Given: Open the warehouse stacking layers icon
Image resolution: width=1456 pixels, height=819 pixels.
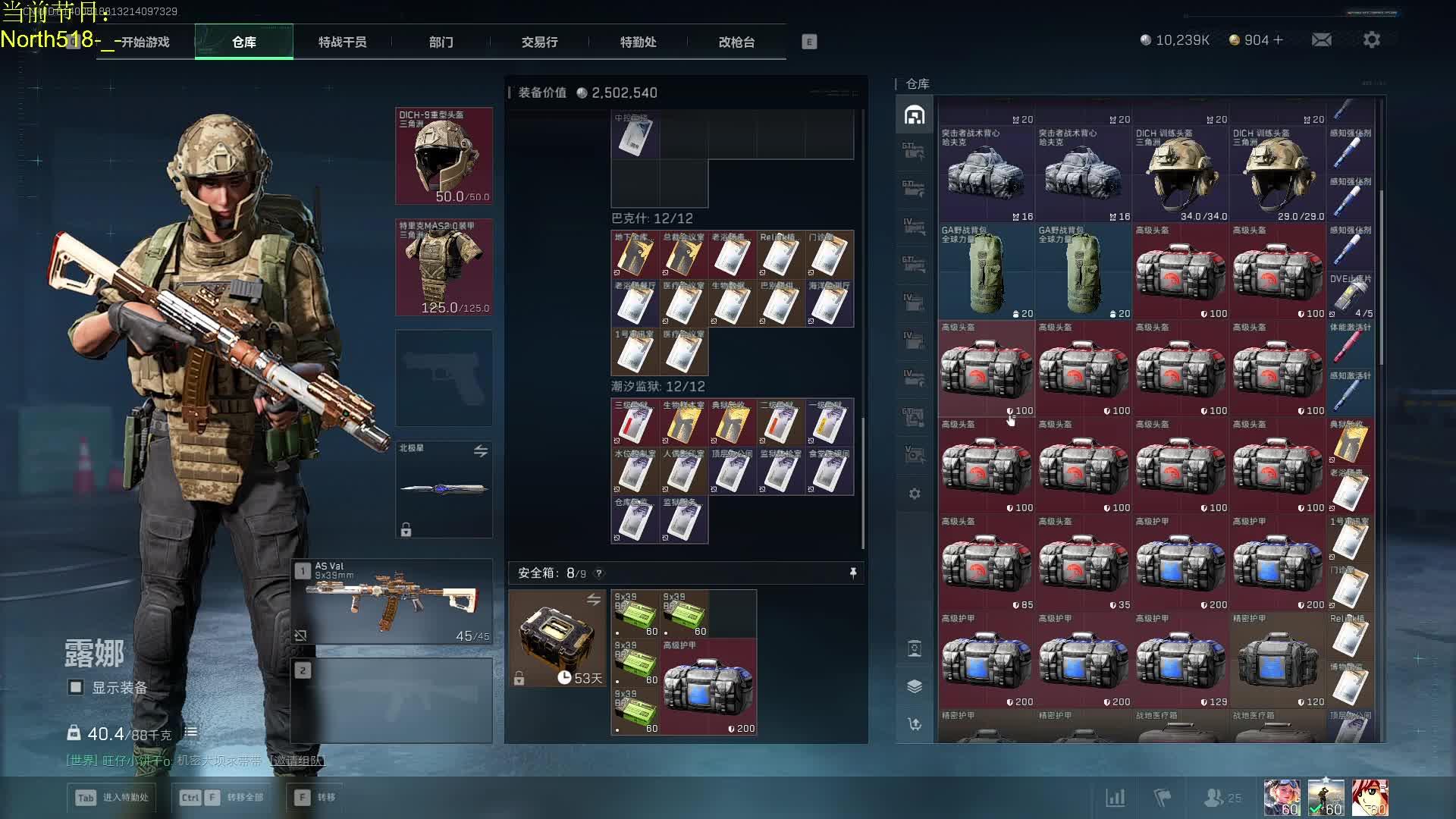Looking at the screenshot, I should click(x=915, y=686).
